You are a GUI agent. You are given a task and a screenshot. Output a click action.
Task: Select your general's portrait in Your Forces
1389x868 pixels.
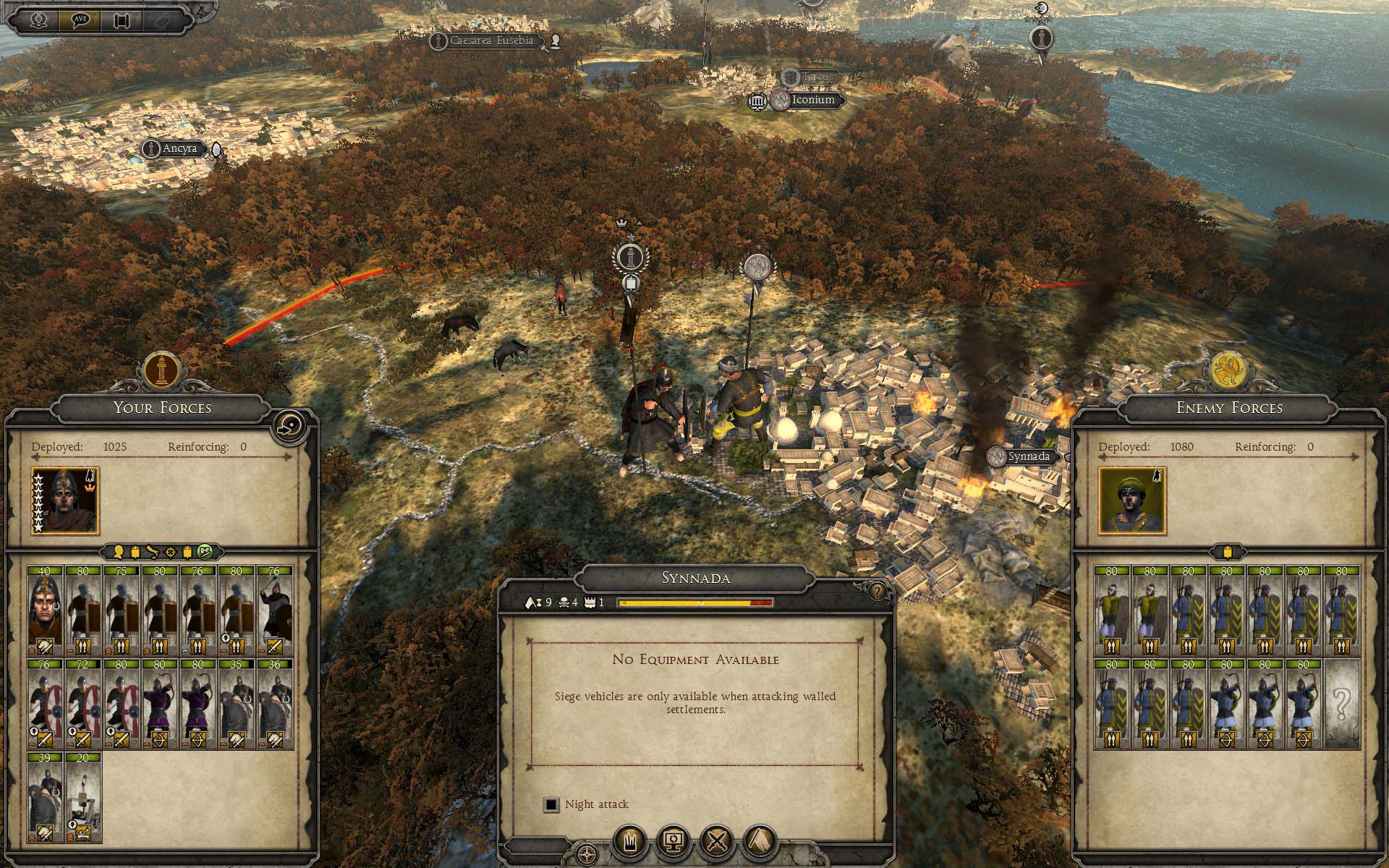[x=65, y=500]
